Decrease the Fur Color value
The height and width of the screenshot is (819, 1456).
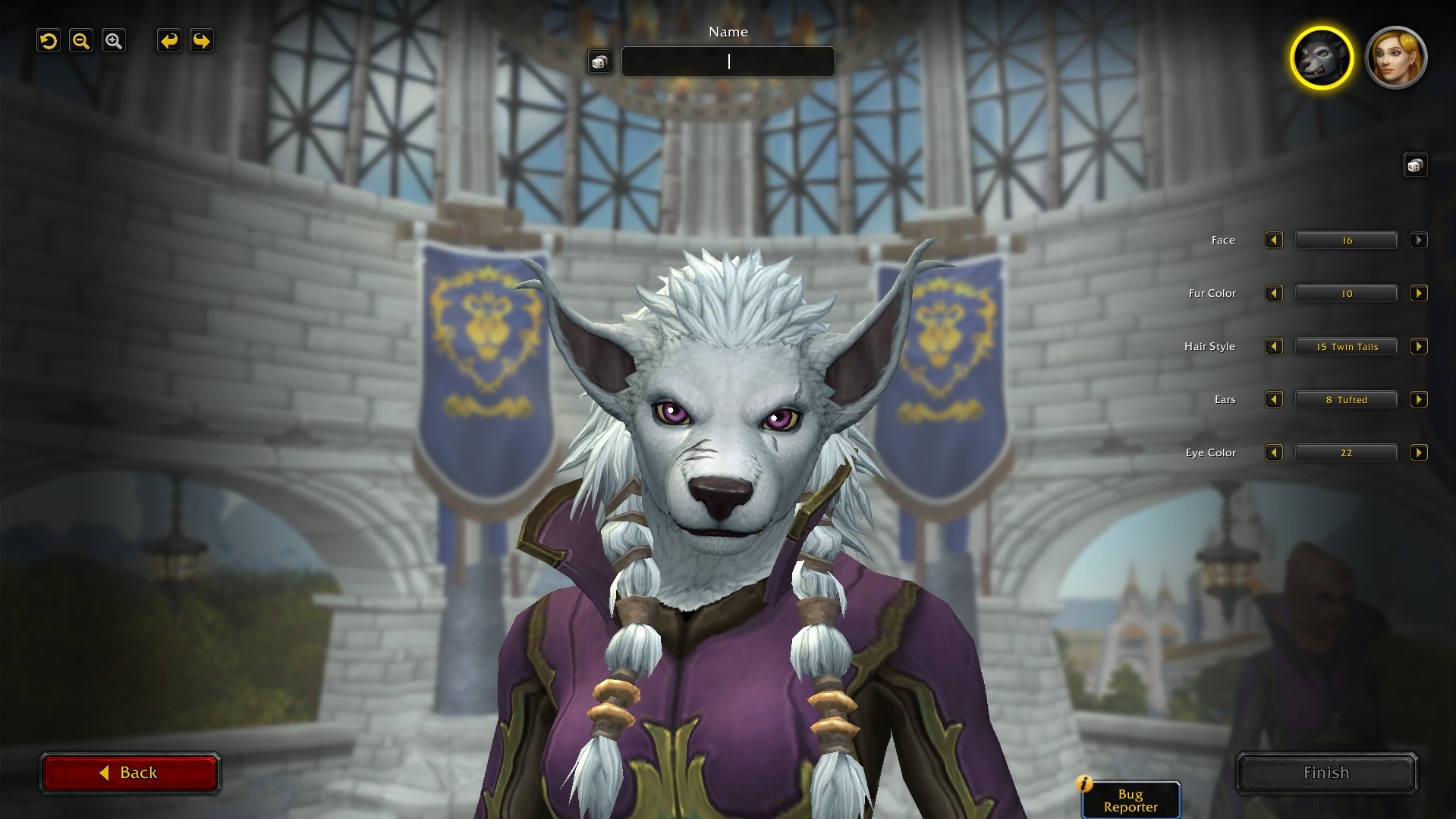tap(1274, 293)
